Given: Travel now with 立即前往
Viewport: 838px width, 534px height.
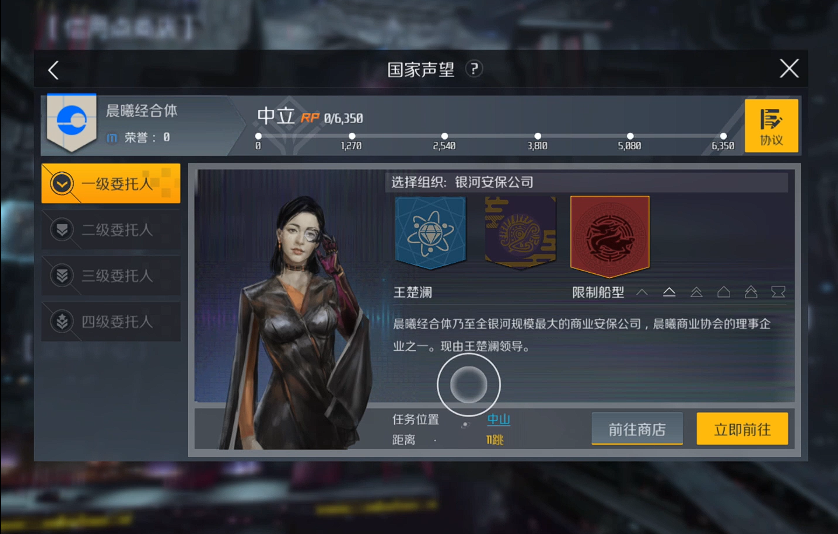Looking at the screenshot, I should click(x=742, y=429).
